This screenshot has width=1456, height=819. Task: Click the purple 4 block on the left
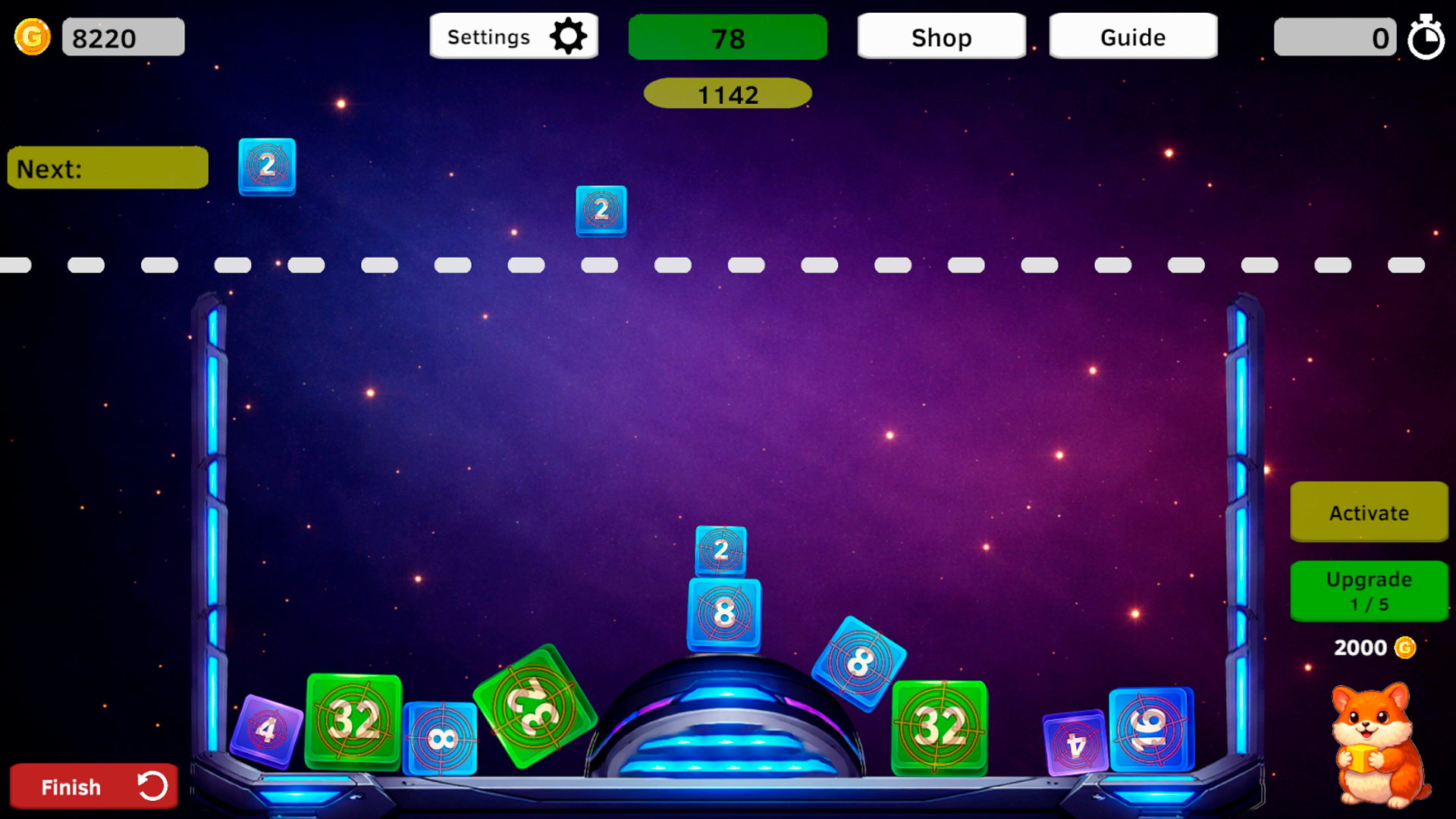pyautogui.click(x=265, y=730)
